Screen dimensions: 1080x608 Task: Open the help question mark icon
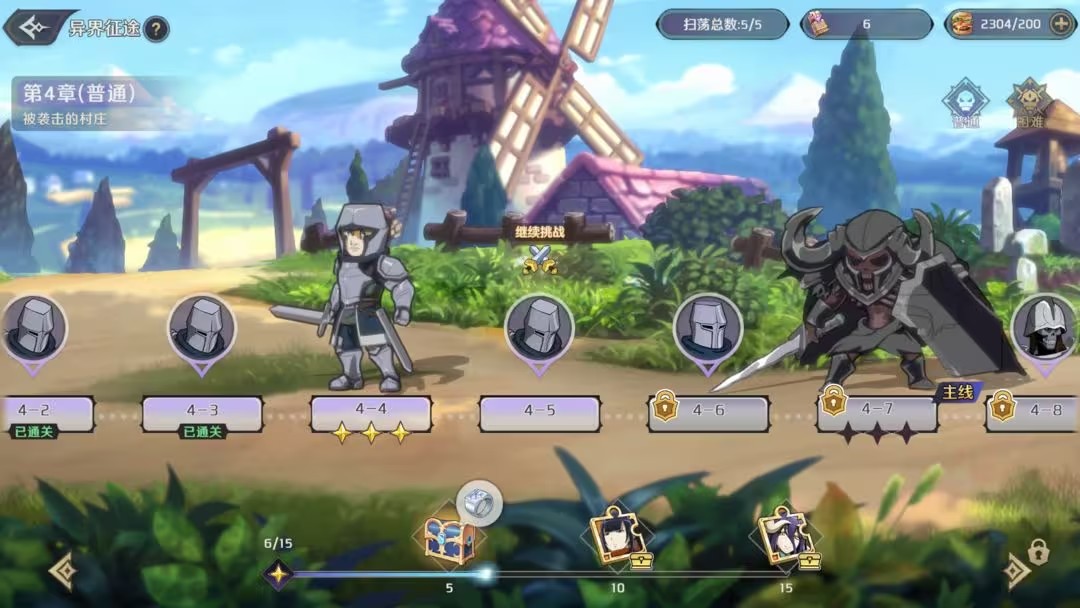click(156, 28)
